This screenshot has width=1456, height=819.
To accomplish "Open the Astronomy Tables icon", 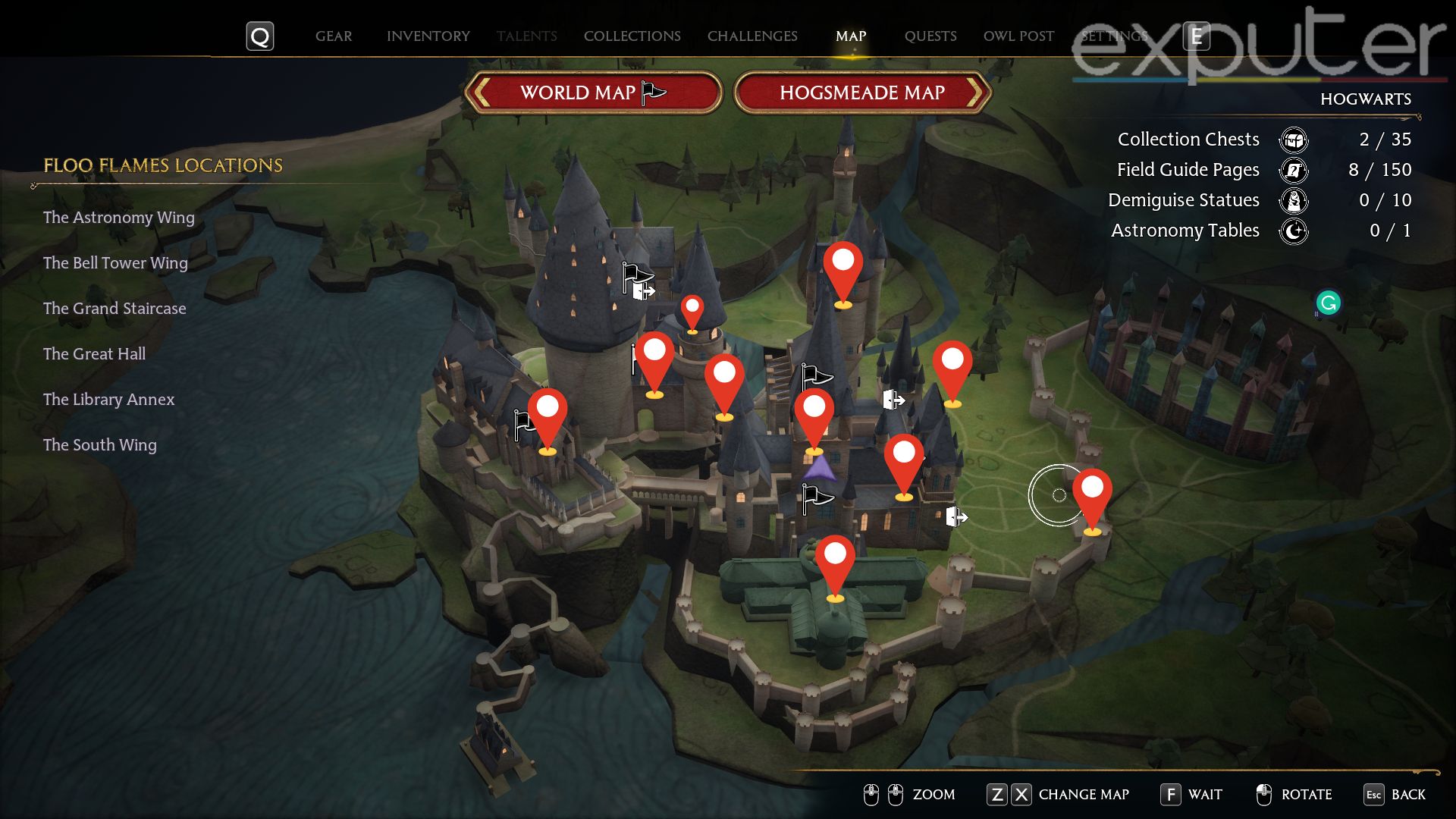I will (x=1294, y=231).
